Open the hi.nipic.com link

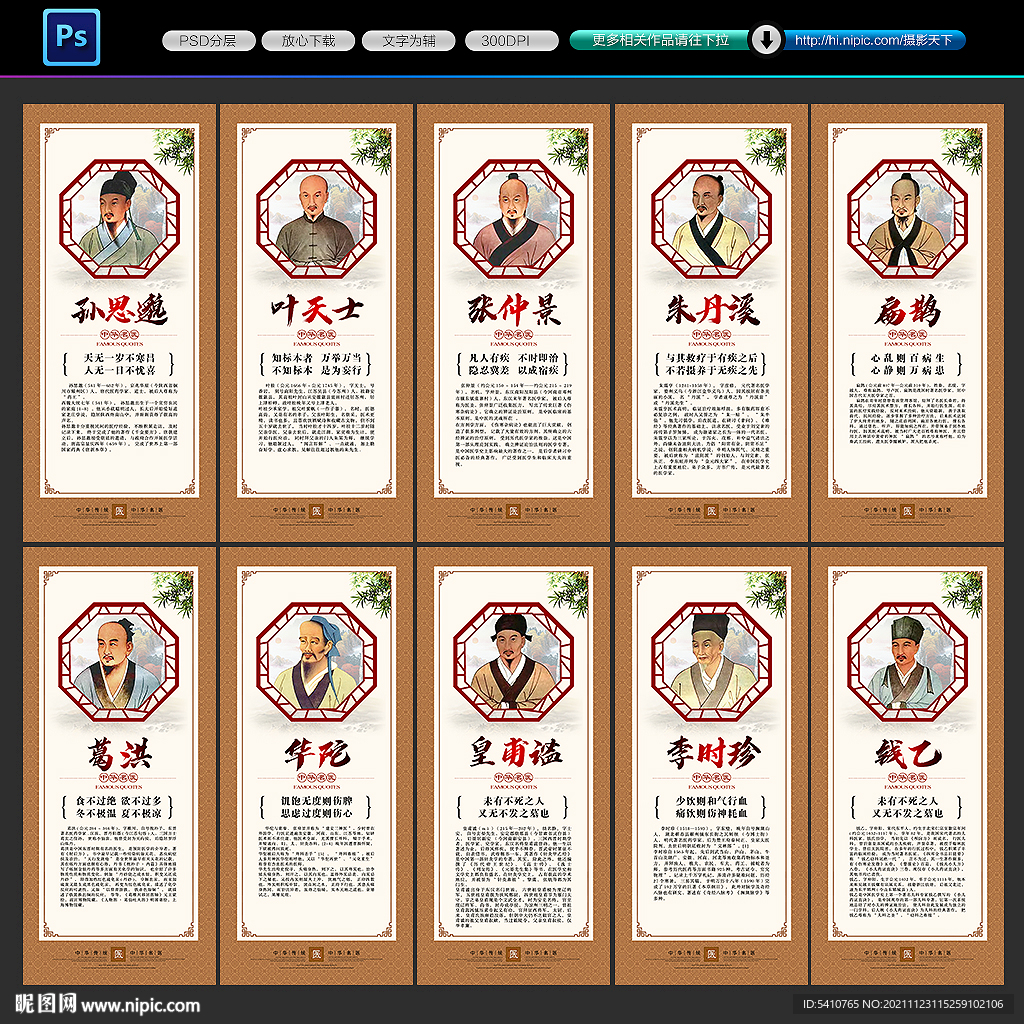[872, 41]
